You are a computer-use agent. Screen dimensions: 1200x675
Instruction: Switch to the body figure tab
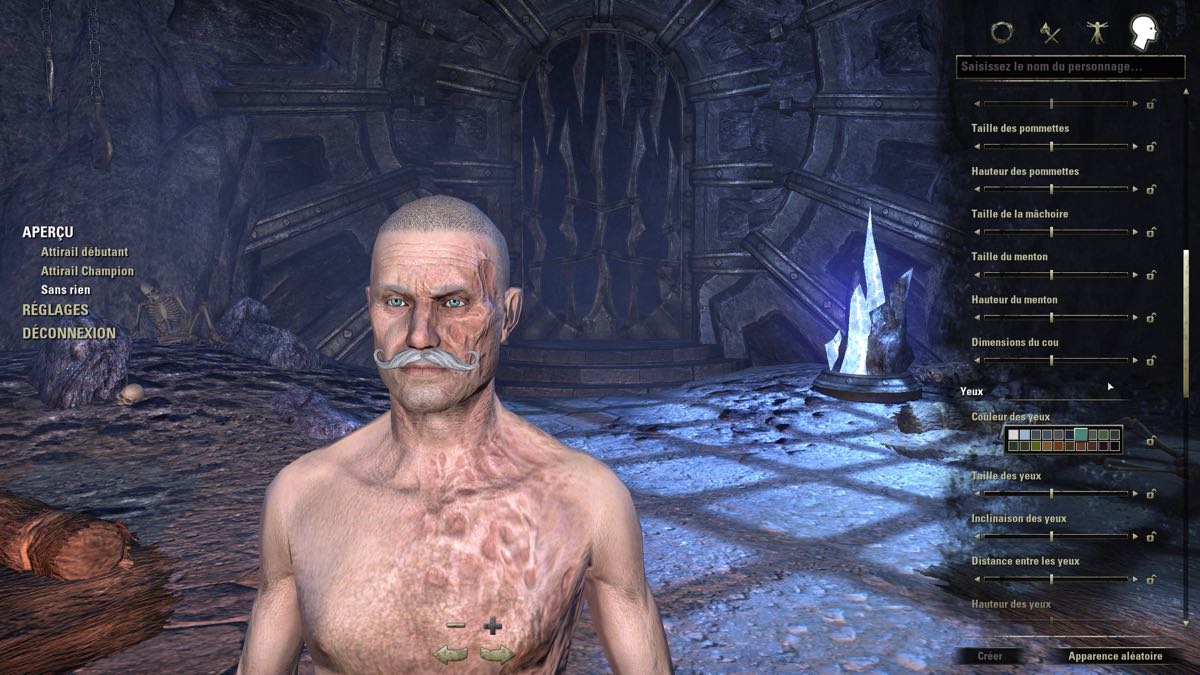[1097, 32]
